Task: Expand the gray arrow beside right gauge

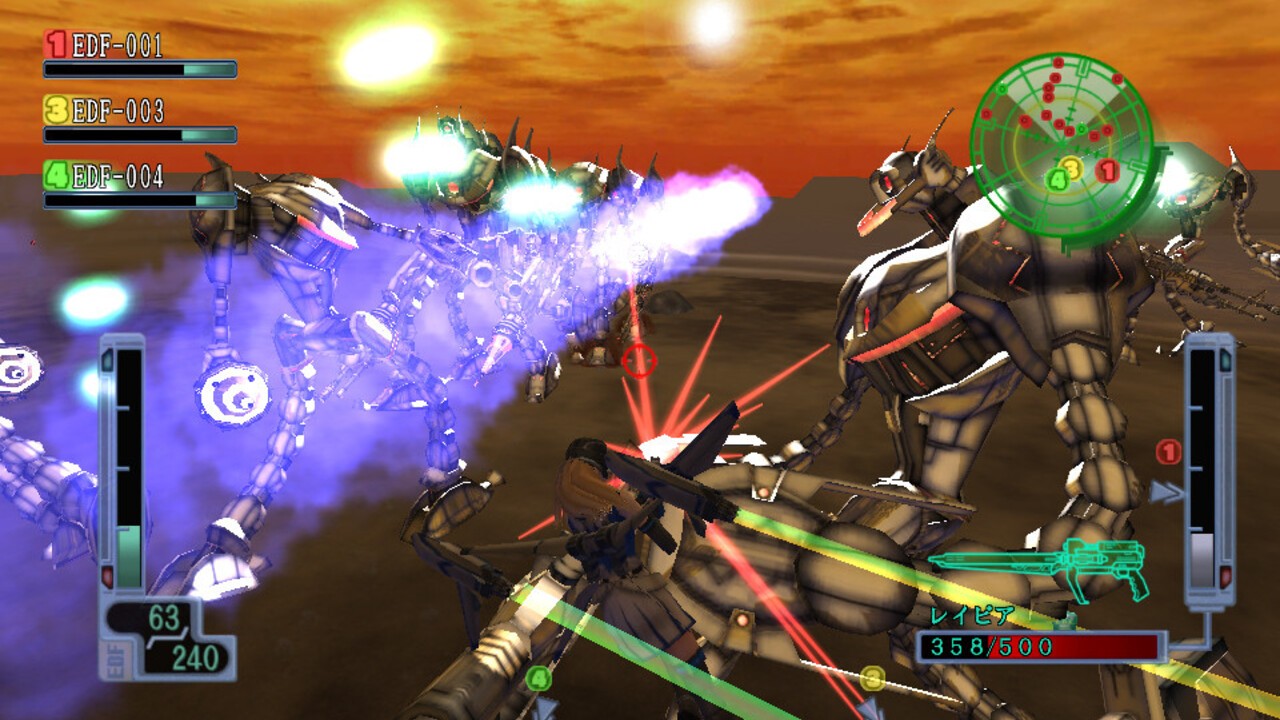Action: (x=1167, y=491)
